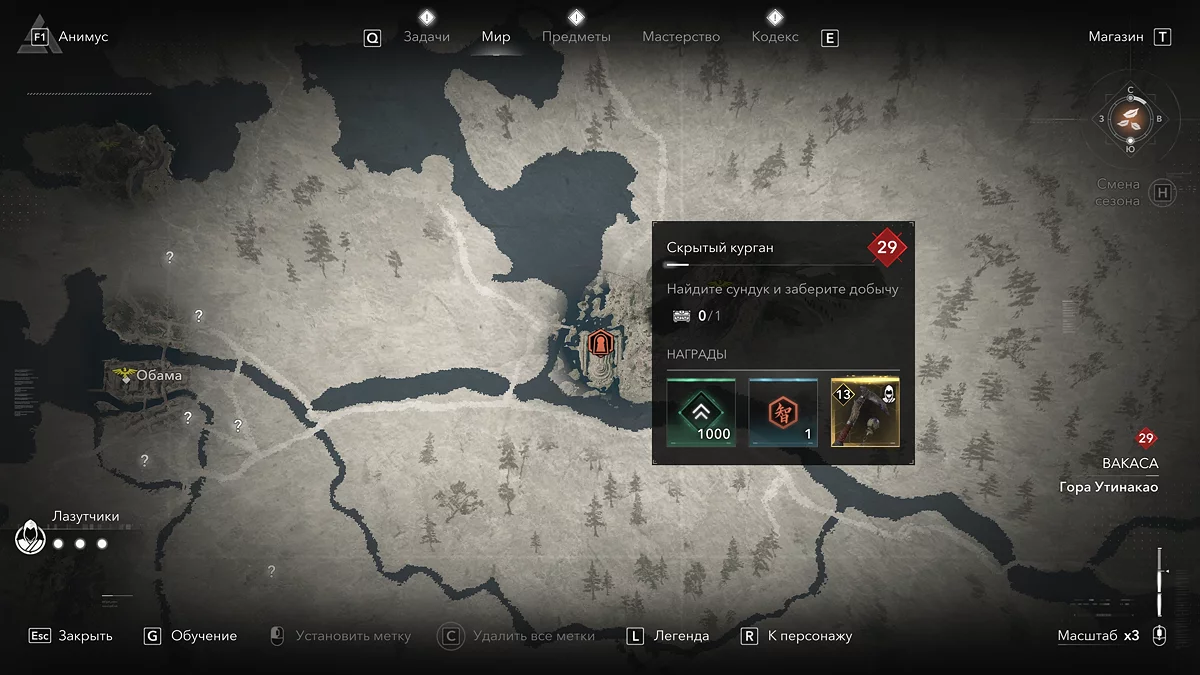
Task: Click the Лазутчики scouts icon
Action: pyautogui.click(x=31, y=538)
